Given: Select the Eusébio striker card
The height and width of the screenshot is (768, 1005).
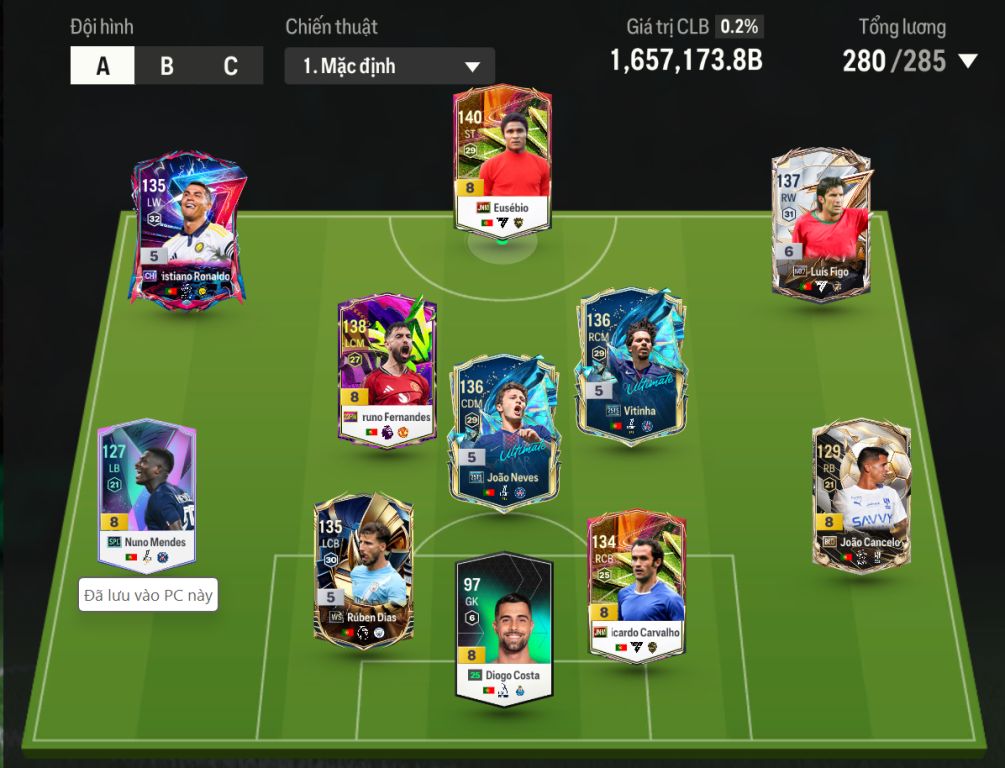Looking at the screenshot, I should click(502, 160).
